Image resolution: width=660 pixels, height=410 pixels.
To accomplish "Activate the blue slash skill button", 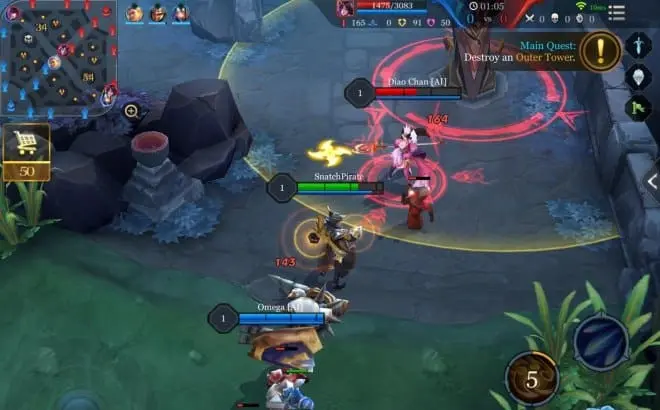I will point(600,342).
